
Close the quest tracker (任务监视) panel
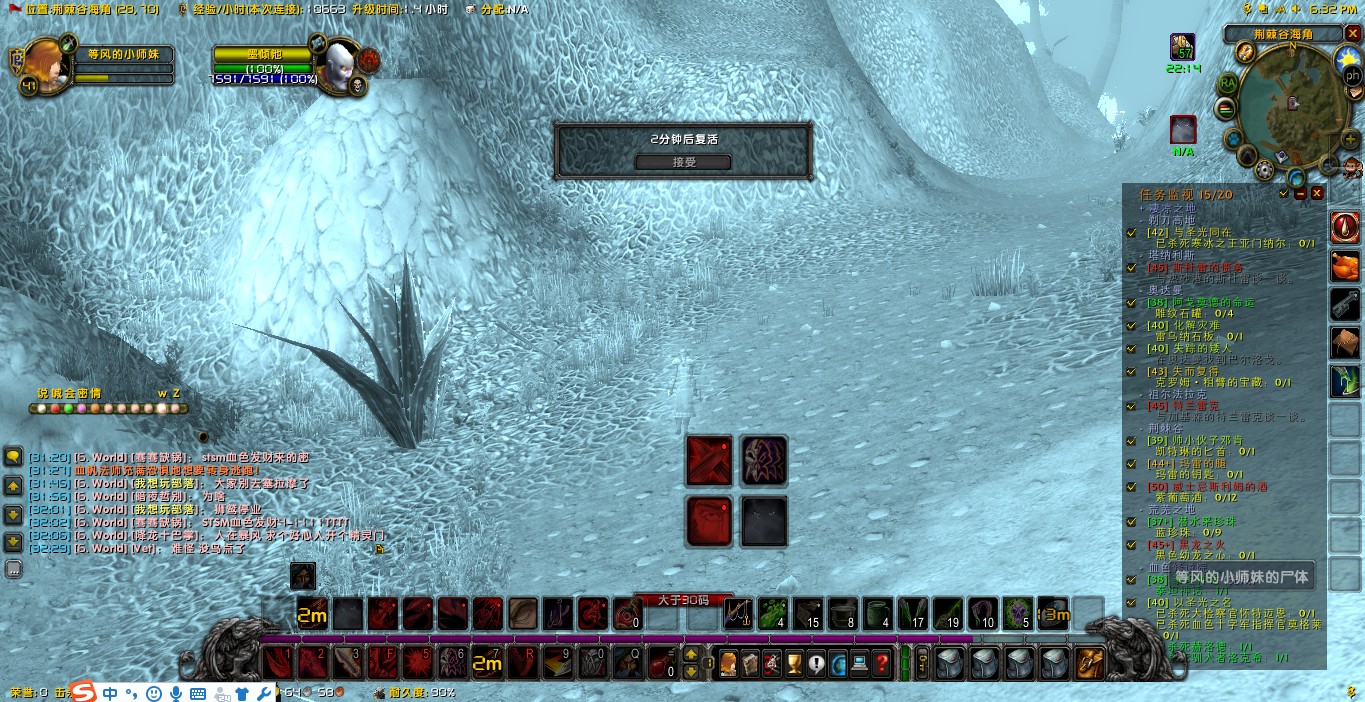1317,193
